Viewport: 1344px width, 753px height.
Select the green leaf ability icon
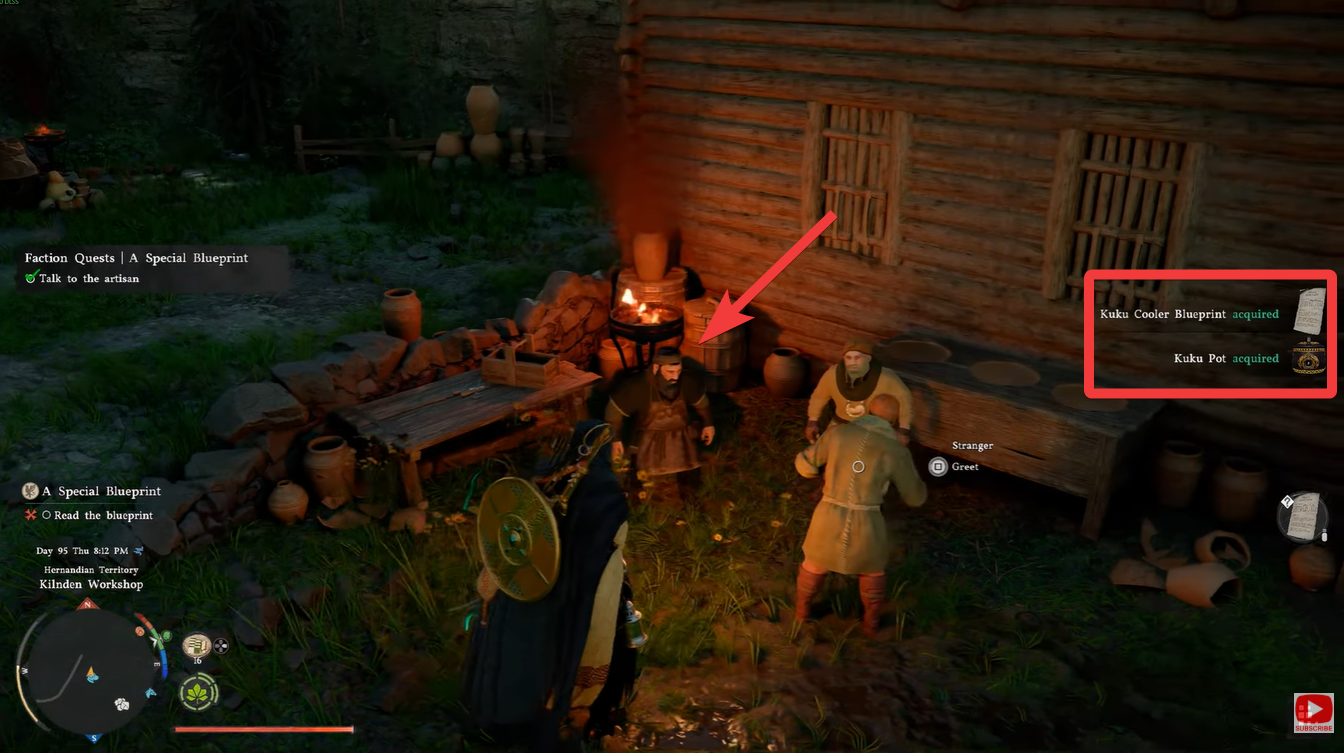pos(200,692)
